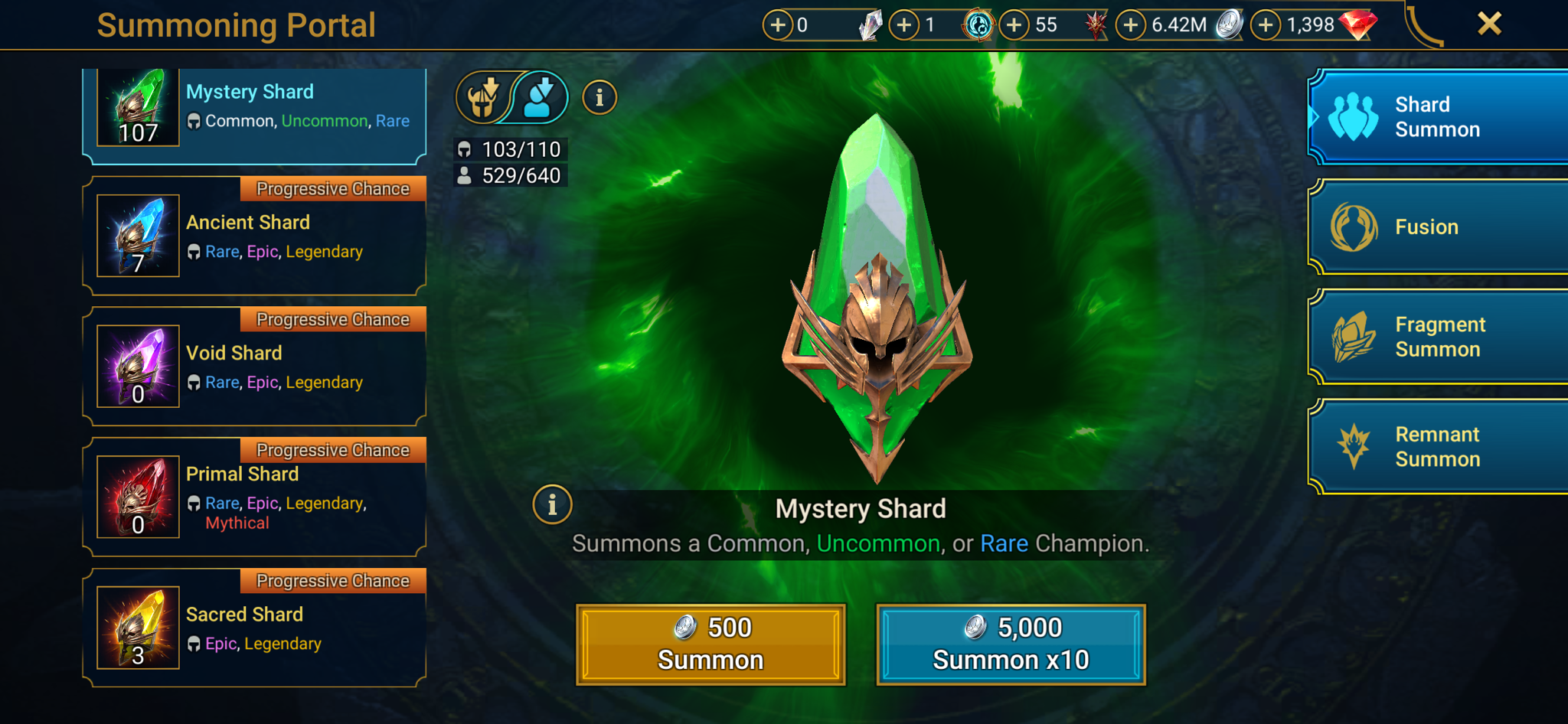Switch to Remnant Summon tab

tap(1438, 447)
